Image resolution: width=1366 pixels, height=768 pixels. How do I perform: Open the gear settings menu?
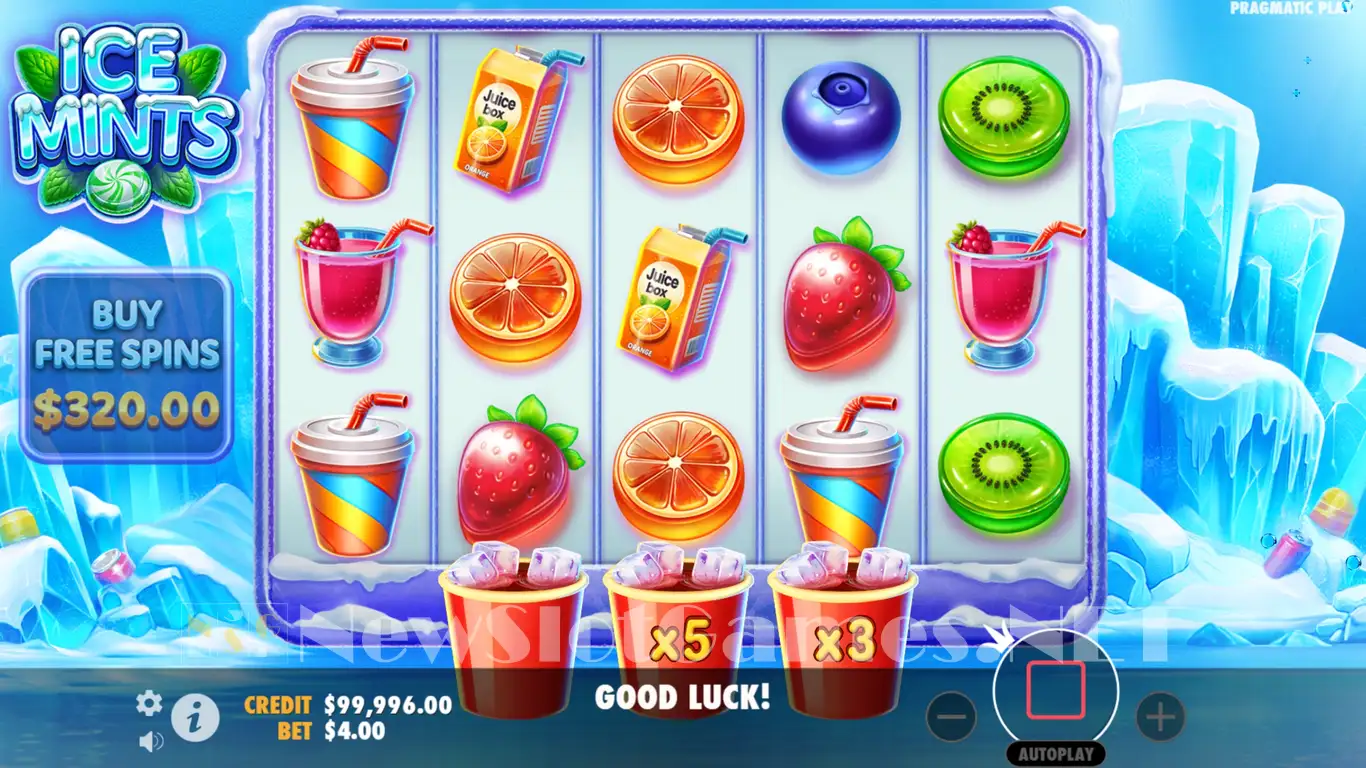tap(149, 704)
